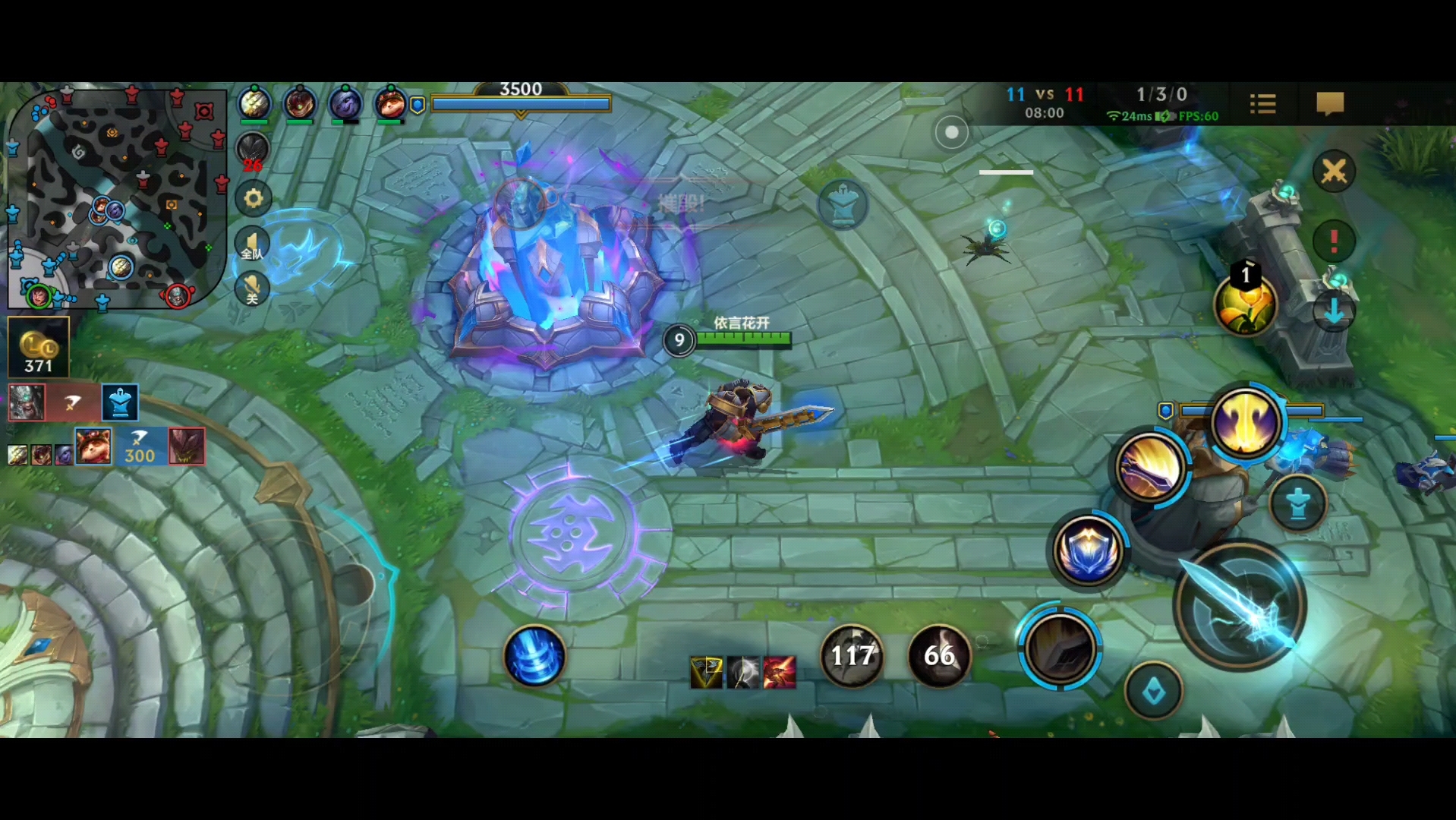The image size is (1456, 820).
Task: Tap the lightning sword basic attack button
Action: 1240,606
